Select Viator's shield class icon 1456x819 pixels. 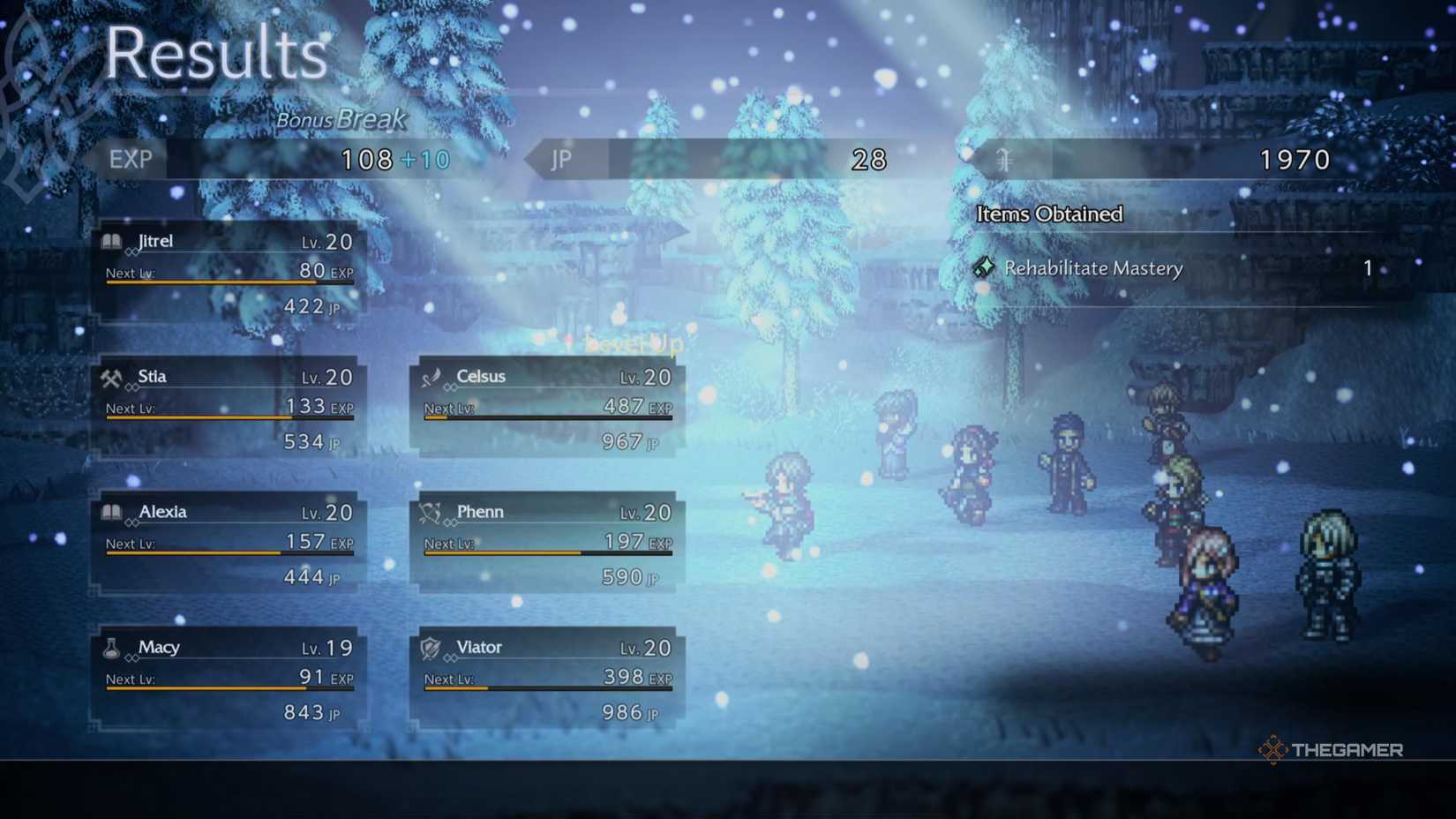tap(432, 647)
